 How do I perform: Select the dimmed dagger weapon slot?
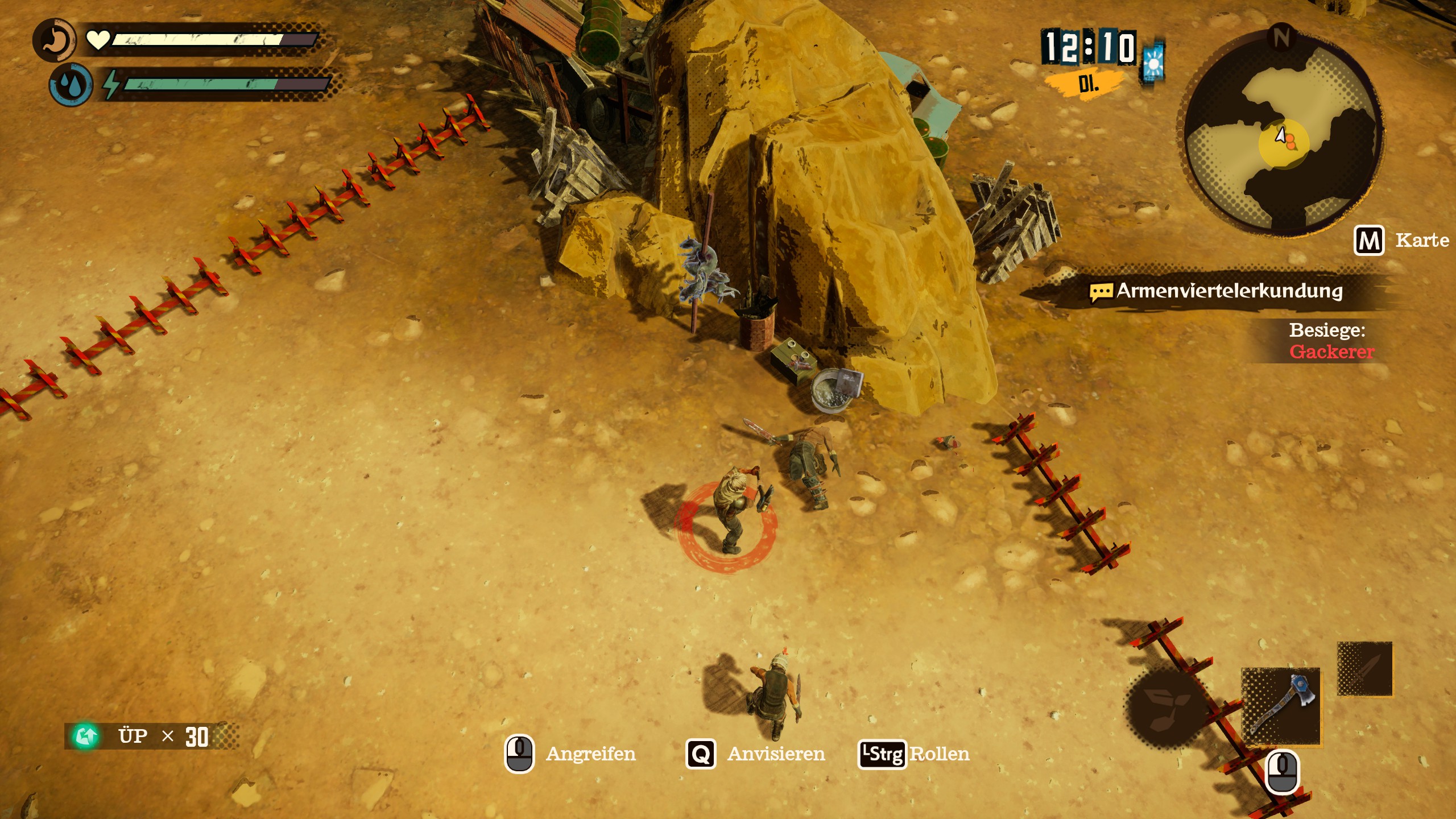1364,669
